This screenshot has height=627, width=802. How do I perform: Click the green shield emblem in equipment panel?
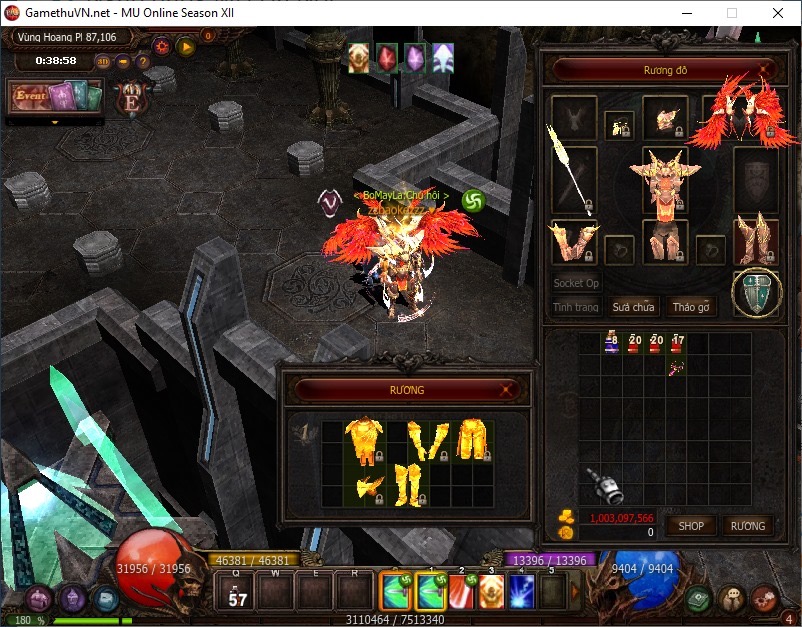[x=755, y=292]
